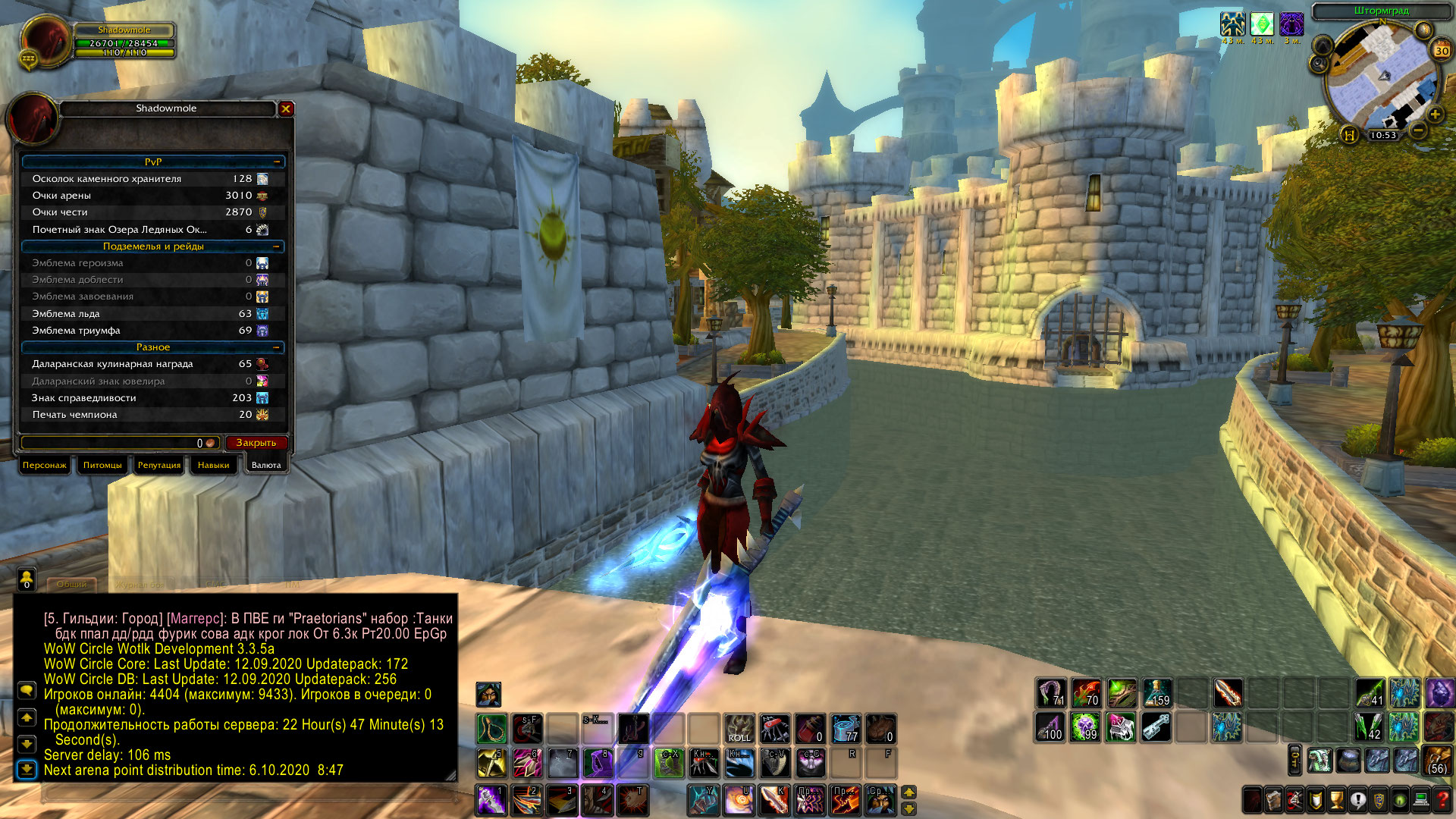
Task: Activate the ROLL action bar button
Action: [x=739, y=728]
